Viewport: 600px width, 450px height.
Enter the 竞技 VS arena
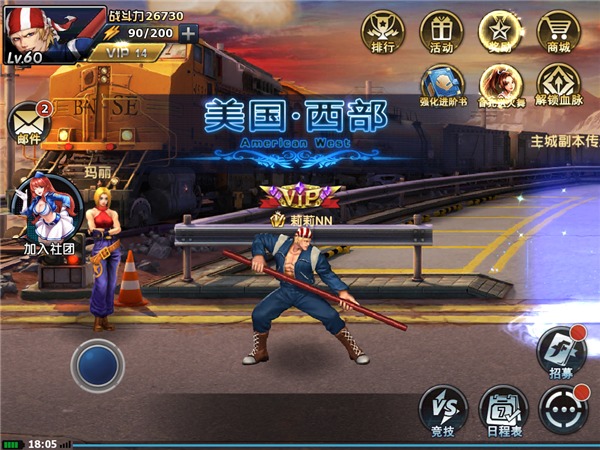(442, 407)
